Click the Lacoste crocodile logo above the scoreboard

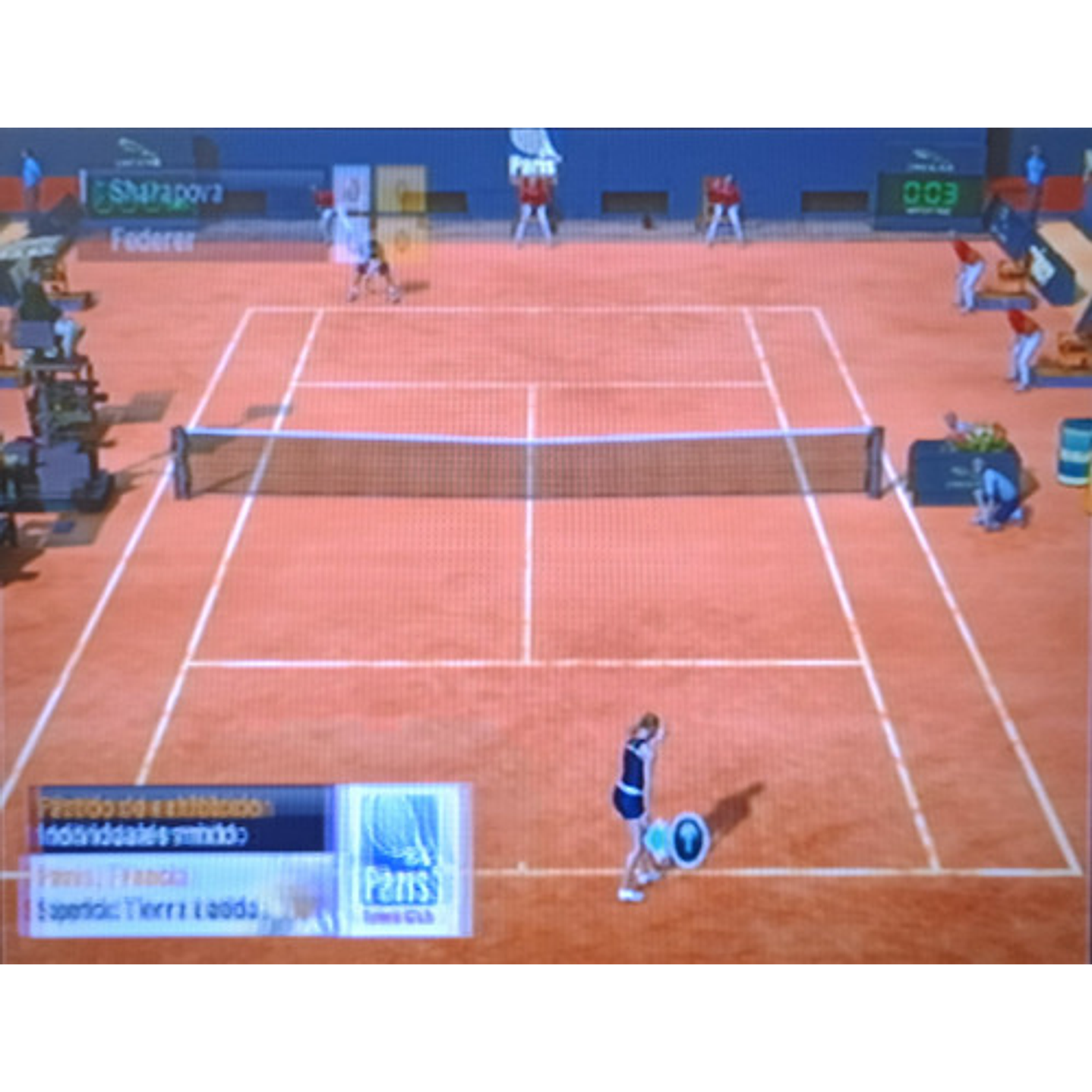(138, 152)
